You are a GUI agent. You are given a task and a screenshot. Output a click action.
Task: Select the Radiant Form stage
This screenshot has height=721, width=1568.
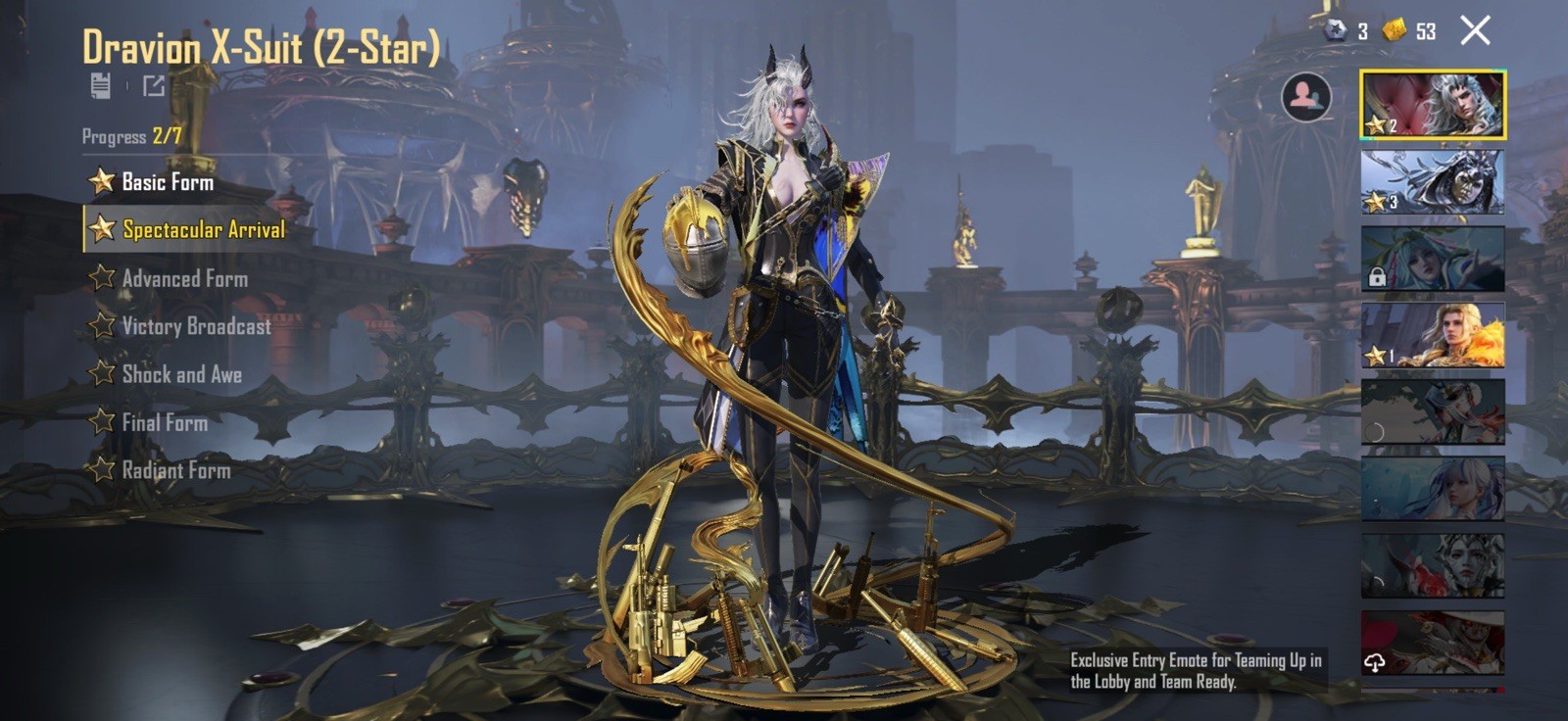(x=175, y=470)
